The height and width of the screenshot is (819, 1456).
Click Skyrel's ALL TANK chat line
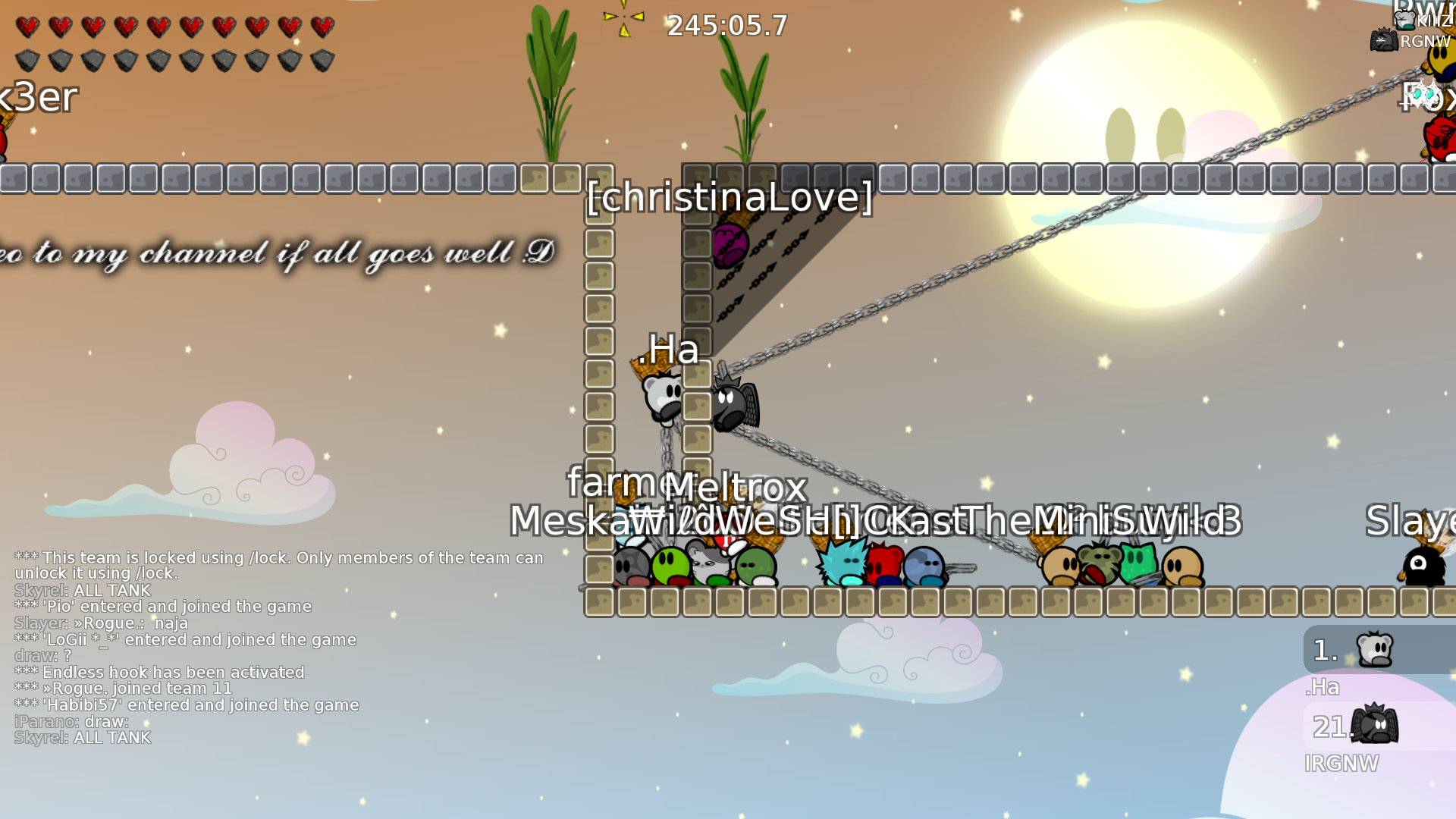click(82, 590)
